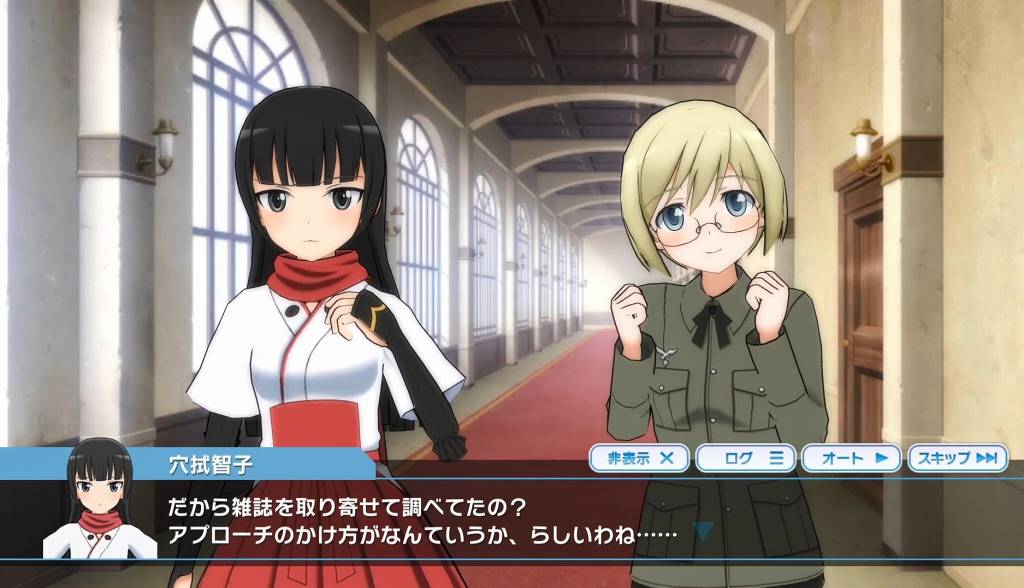
Task: Hide the dialogue box with 非表示
Action: click(x=640, y=458)
